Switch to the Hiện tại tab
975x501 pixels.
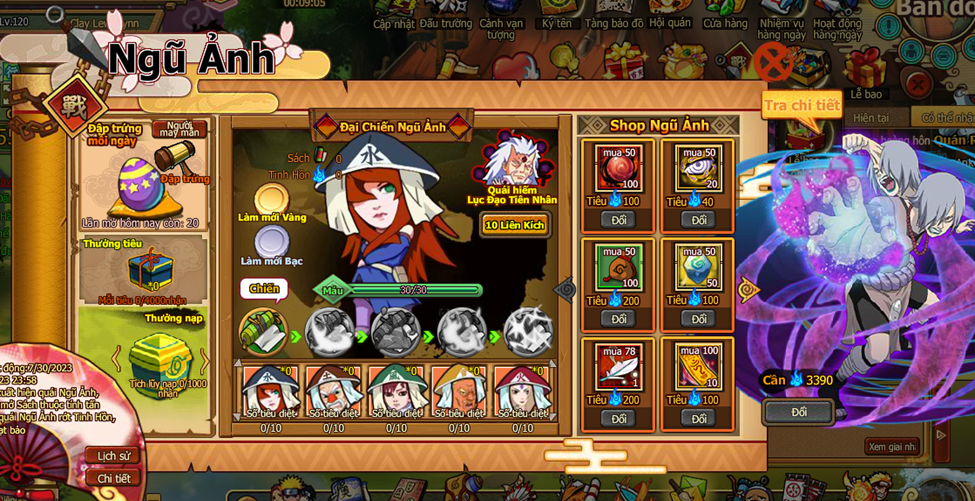(871, 118)
